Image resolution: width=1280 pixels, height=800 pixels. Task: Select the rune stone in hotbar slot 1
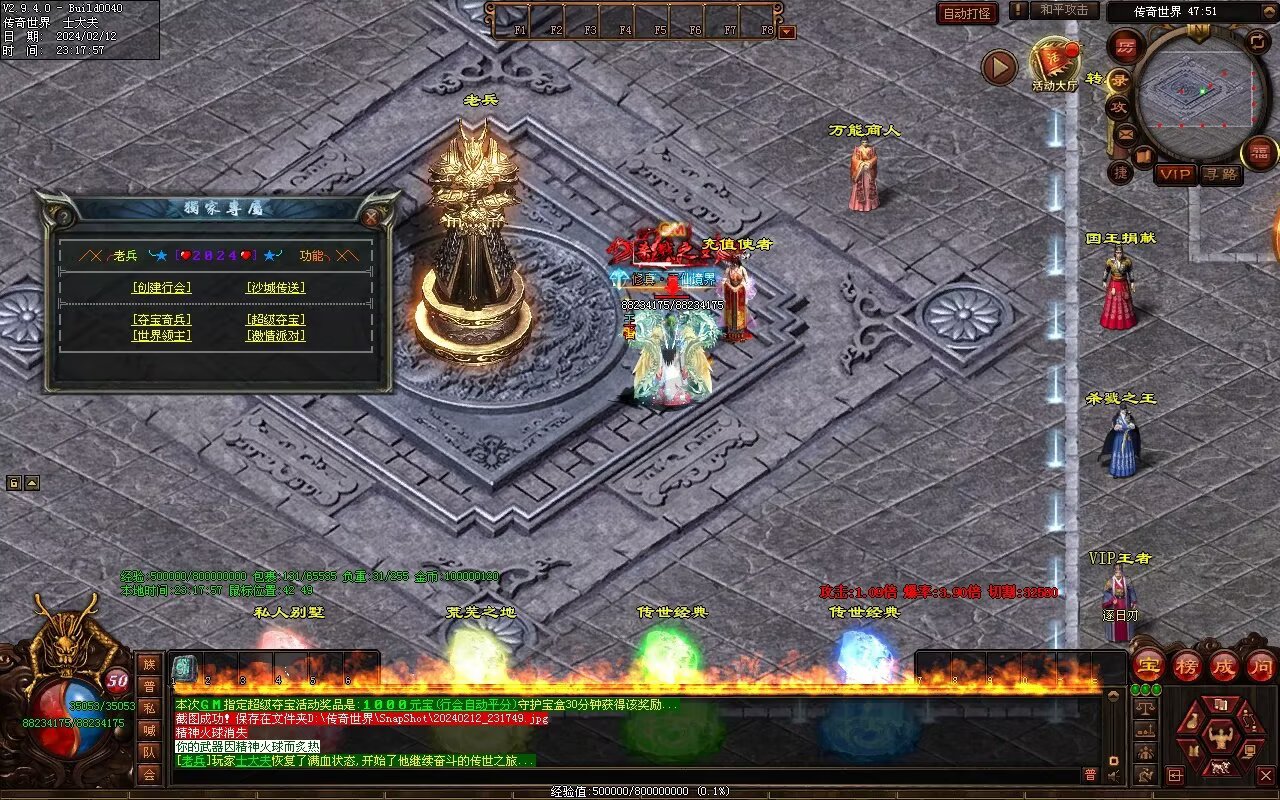[185, 668]
